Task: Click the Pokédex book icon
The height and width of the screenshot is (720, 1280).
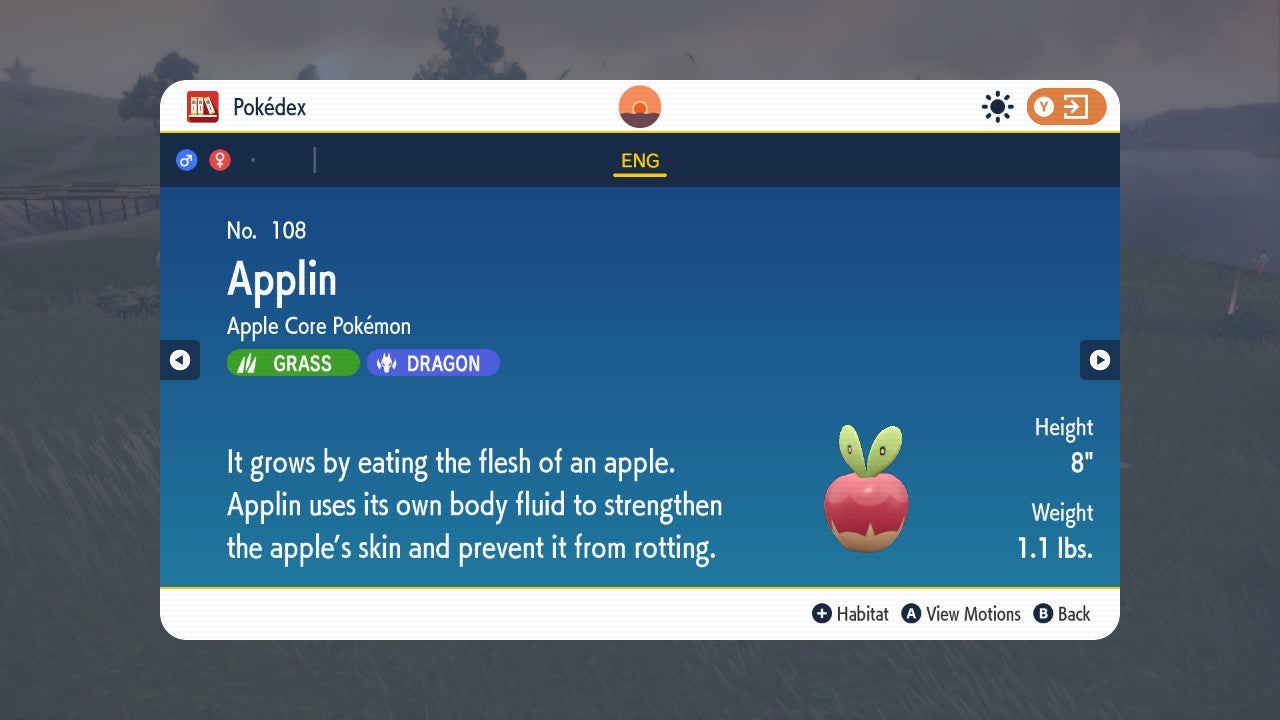Action: [203, 106]
